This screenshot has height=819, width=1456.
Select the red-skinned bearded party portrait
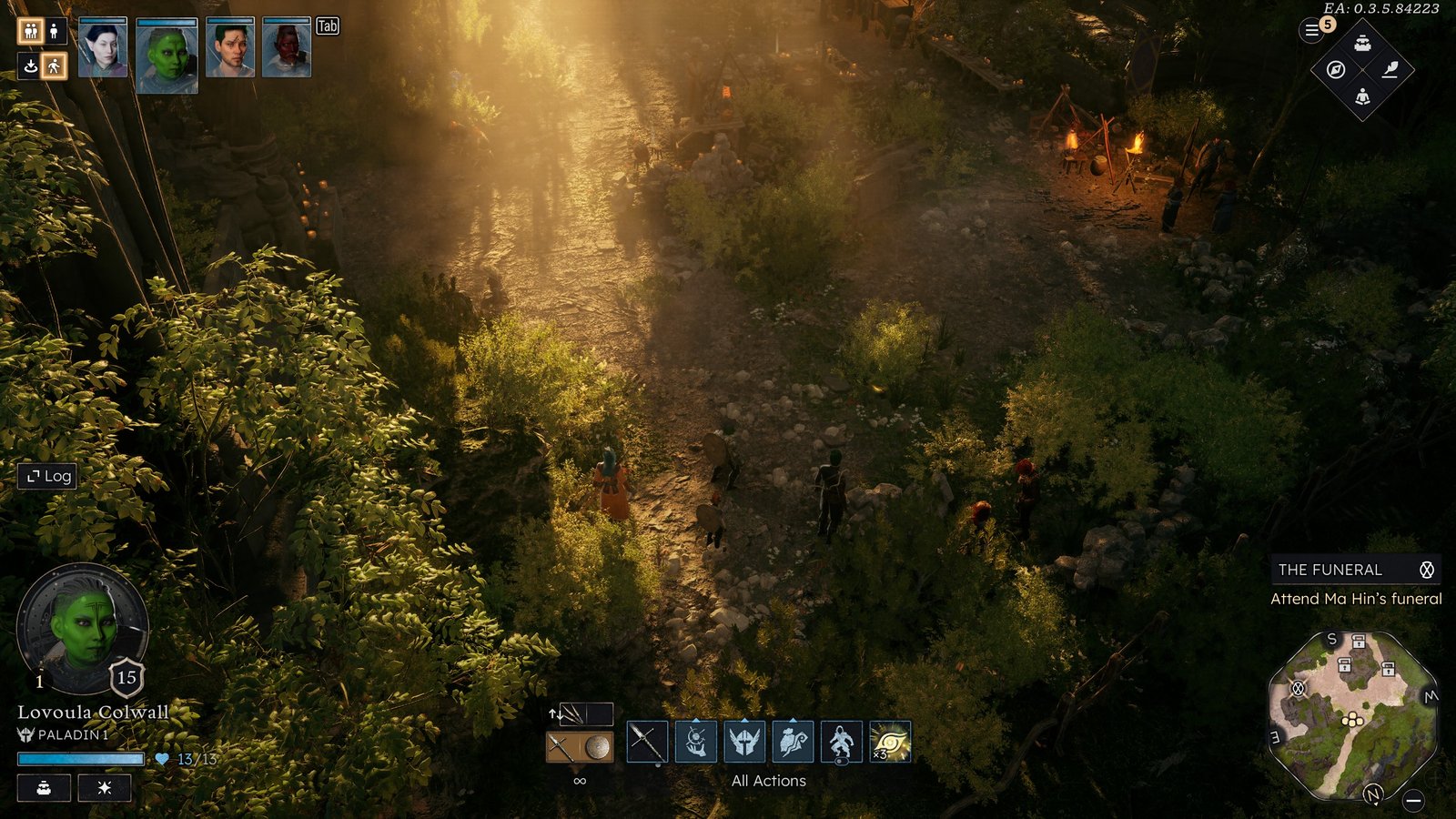[287, 48]
